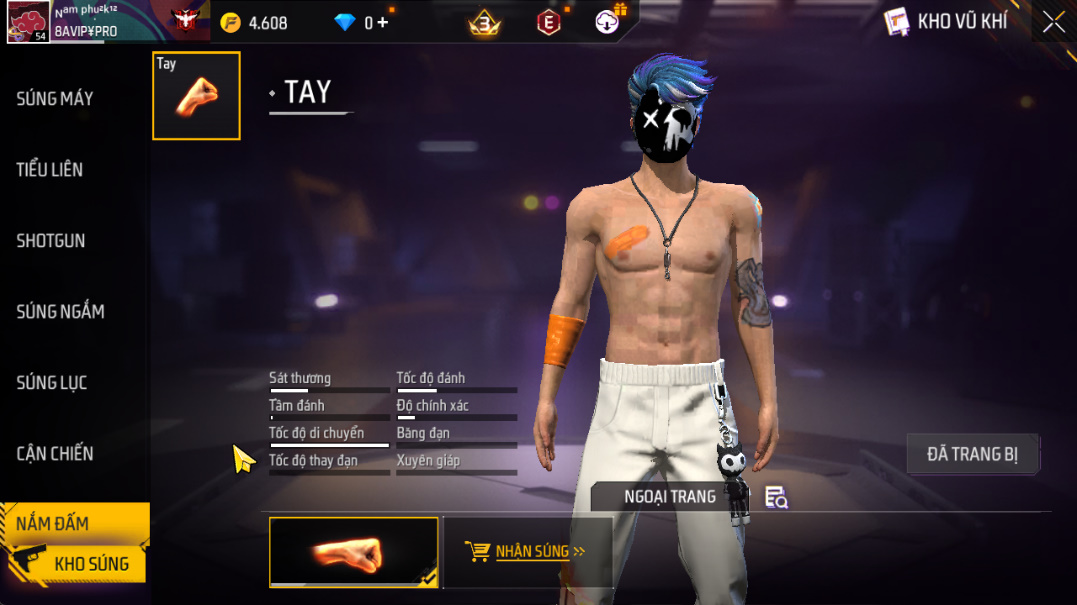Close the weapon armory screen
Screen dimensions: 1077x605
tap(1053, 22)
